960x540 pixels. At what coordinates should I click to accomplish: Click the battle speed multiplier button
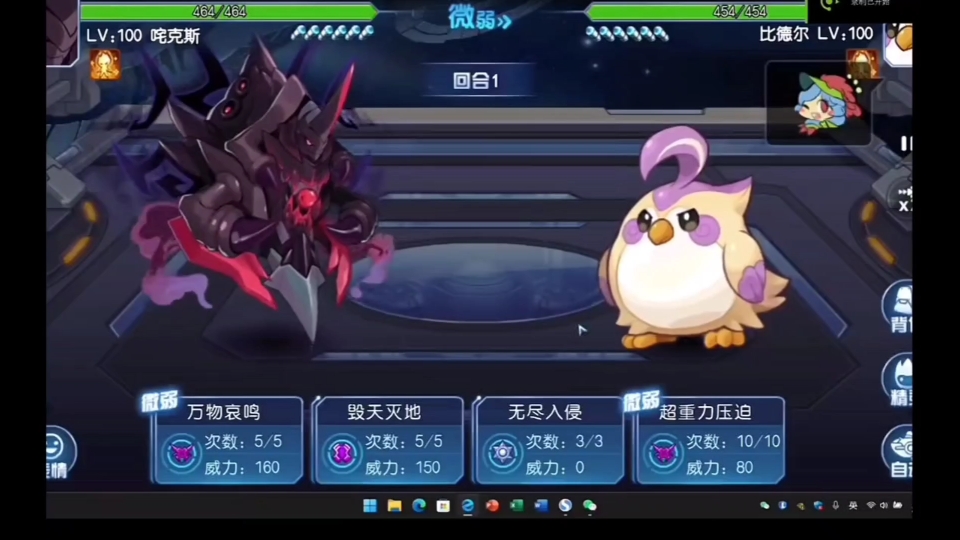(903, 198)
